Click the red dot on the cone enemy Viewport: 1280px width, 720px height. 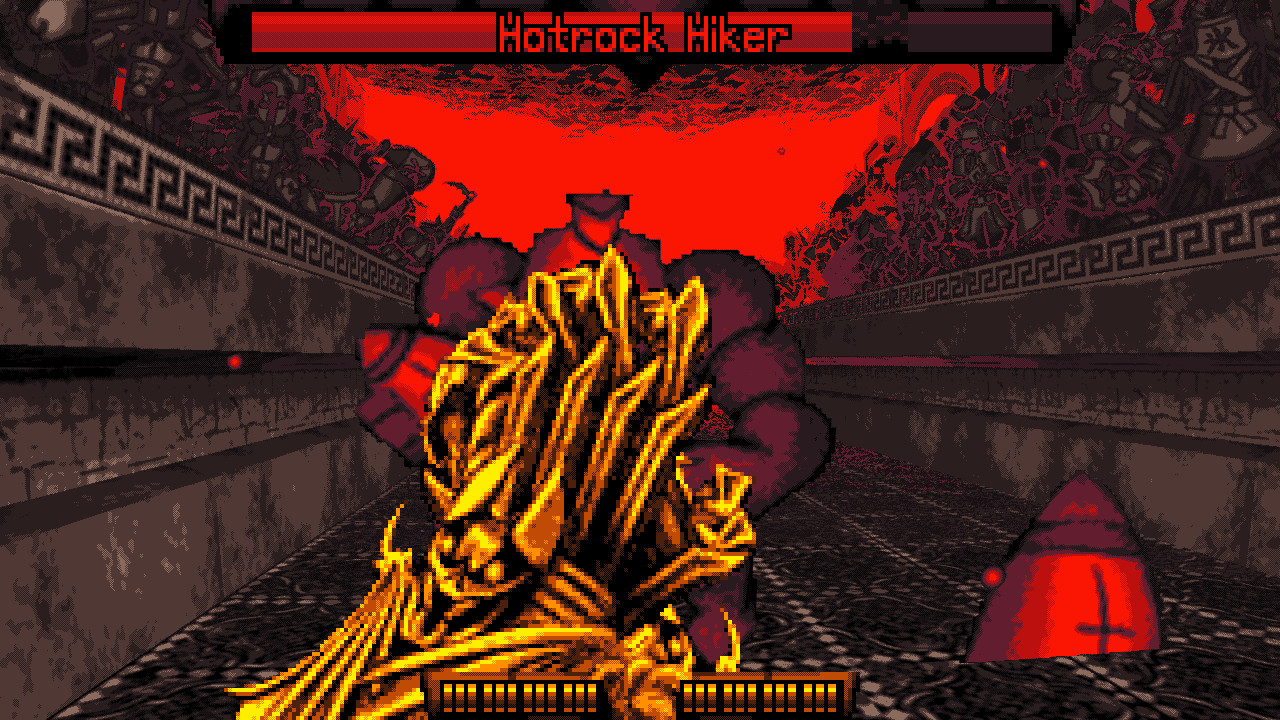(x=995, y=578)
